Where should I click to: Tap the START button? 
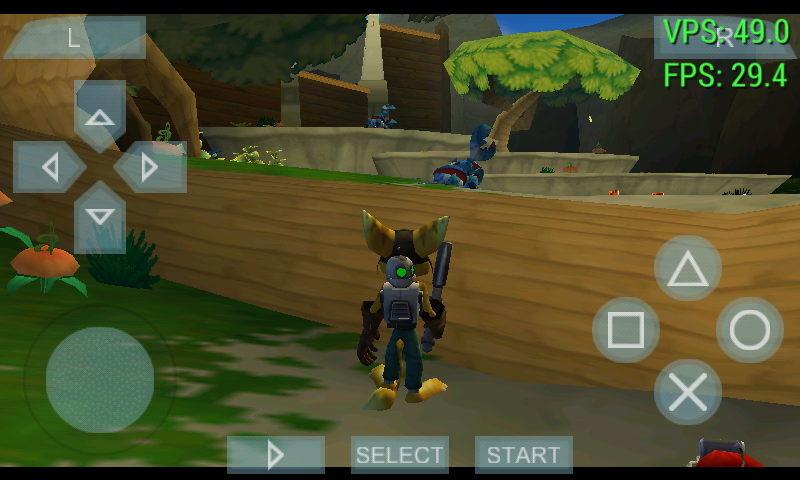pyautogui.click(x=524, y=455)
